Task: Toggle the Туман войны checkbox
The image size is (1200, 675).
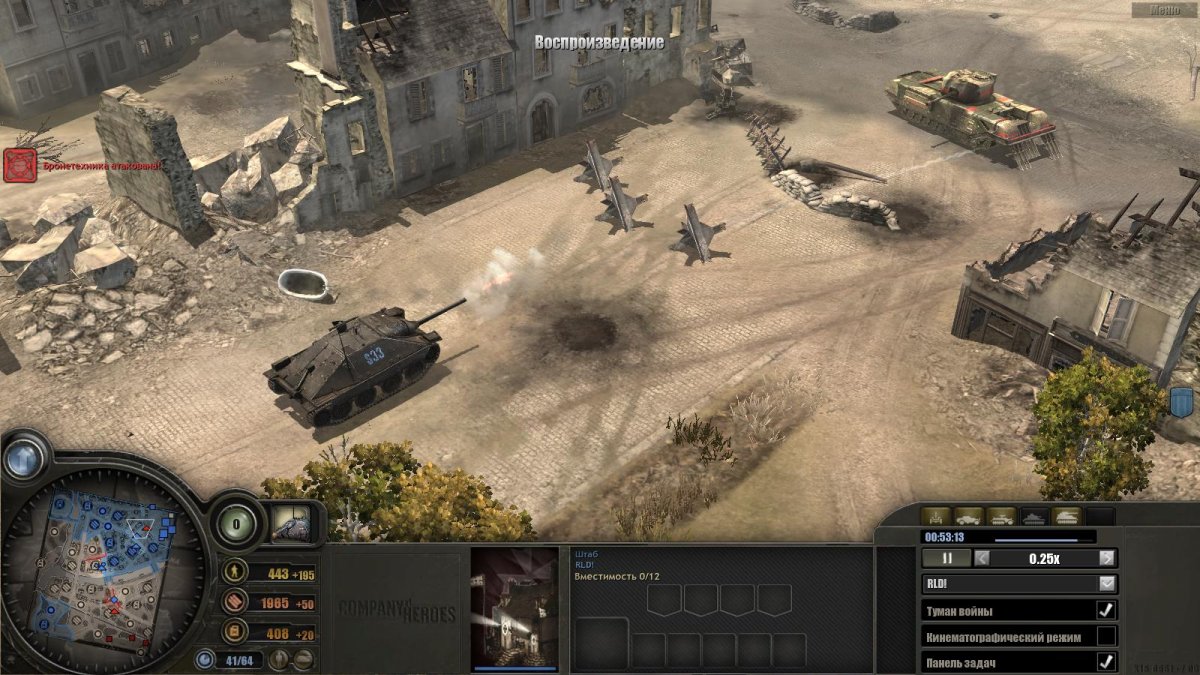Action: (1106, 610)
